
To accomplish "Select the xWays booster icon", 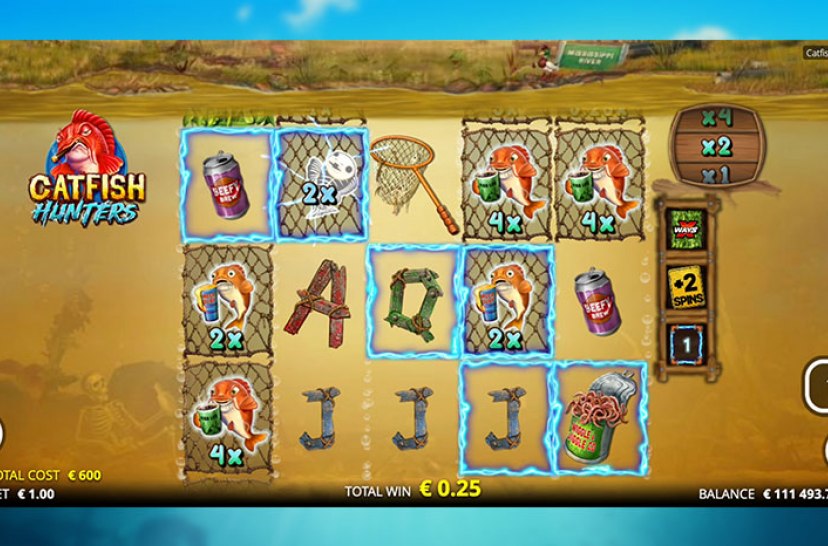I will [687, 226].
